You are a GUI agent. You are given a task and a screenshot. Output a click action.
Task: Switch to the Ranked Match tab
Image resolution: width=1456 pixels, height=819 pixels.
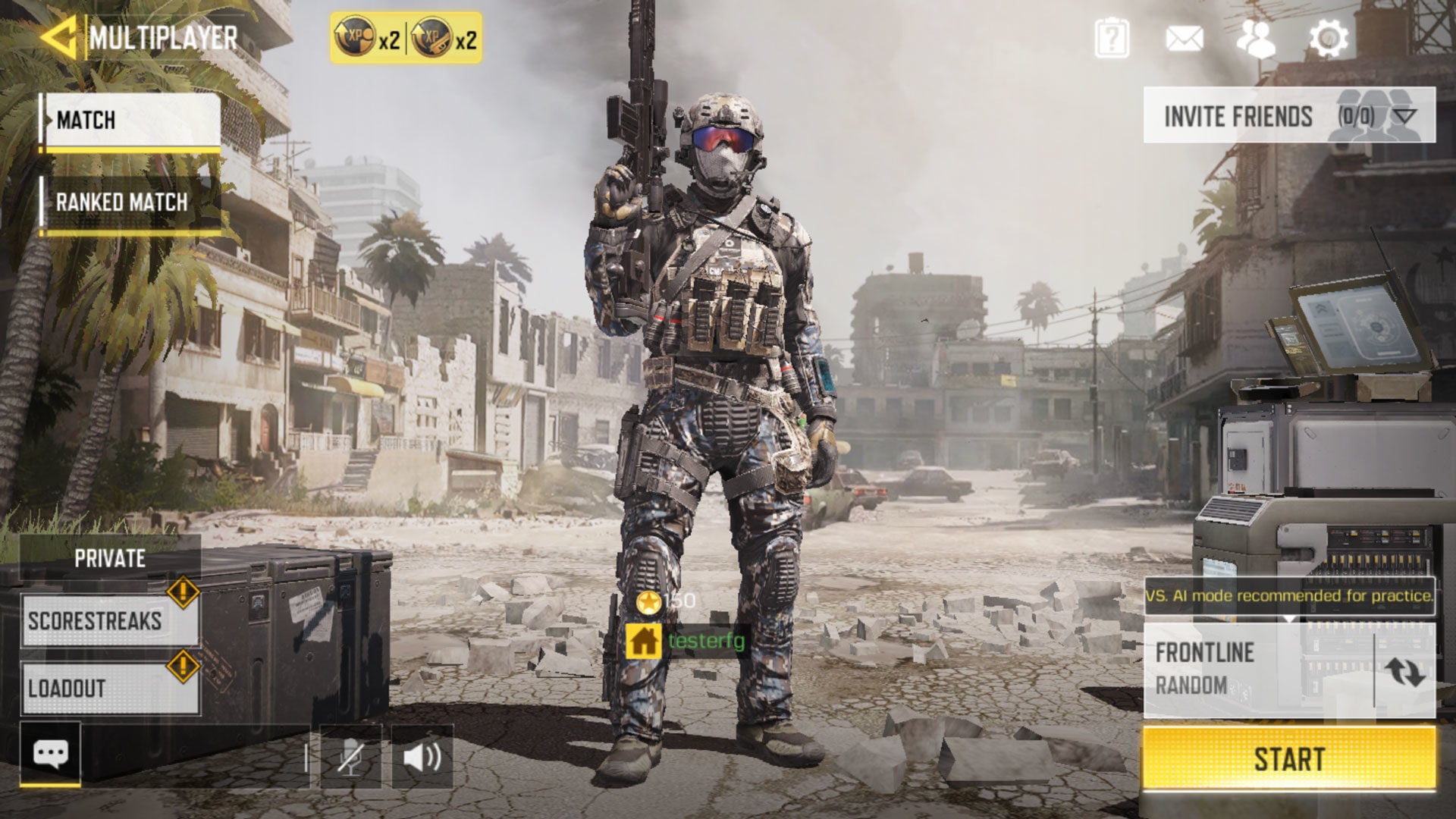(121, 202)
